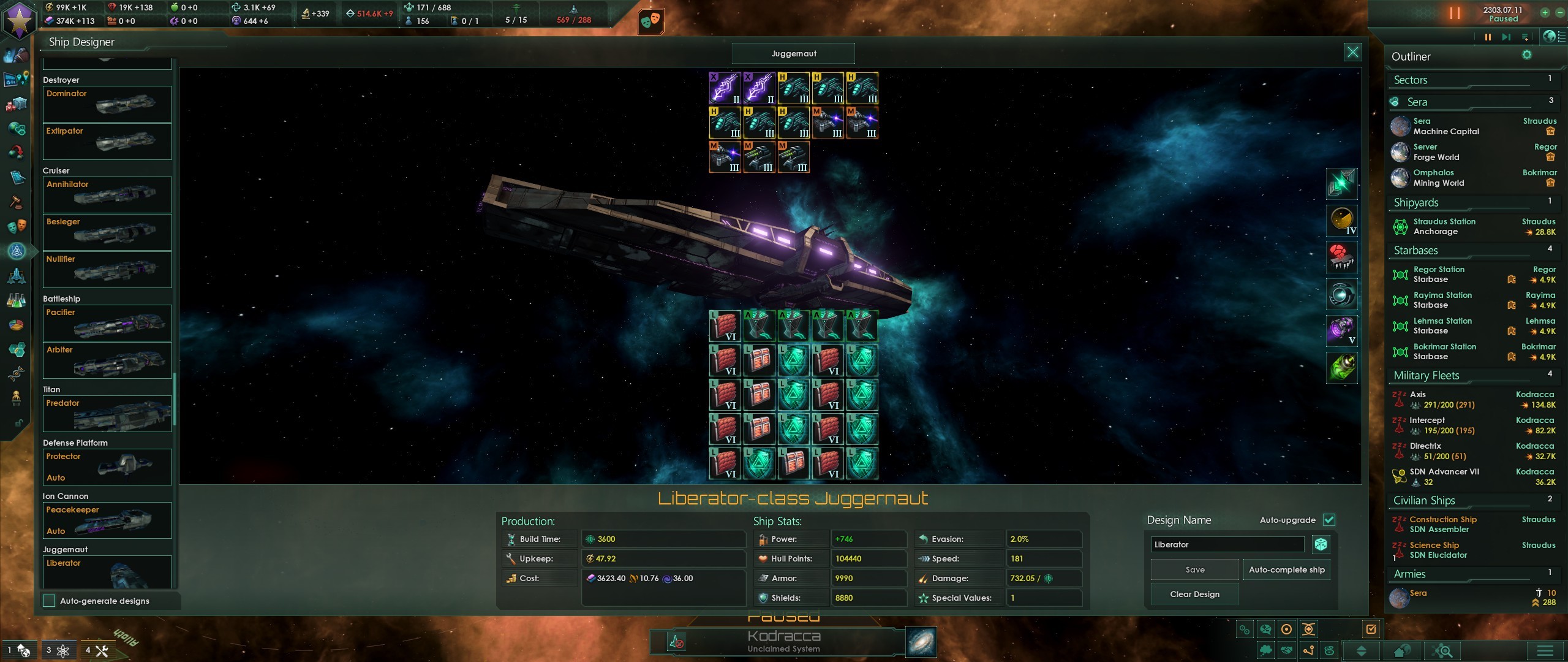Pick the Peacekeeper ion cannon design
Screen dimensions: 1568x662
[107, 520]
